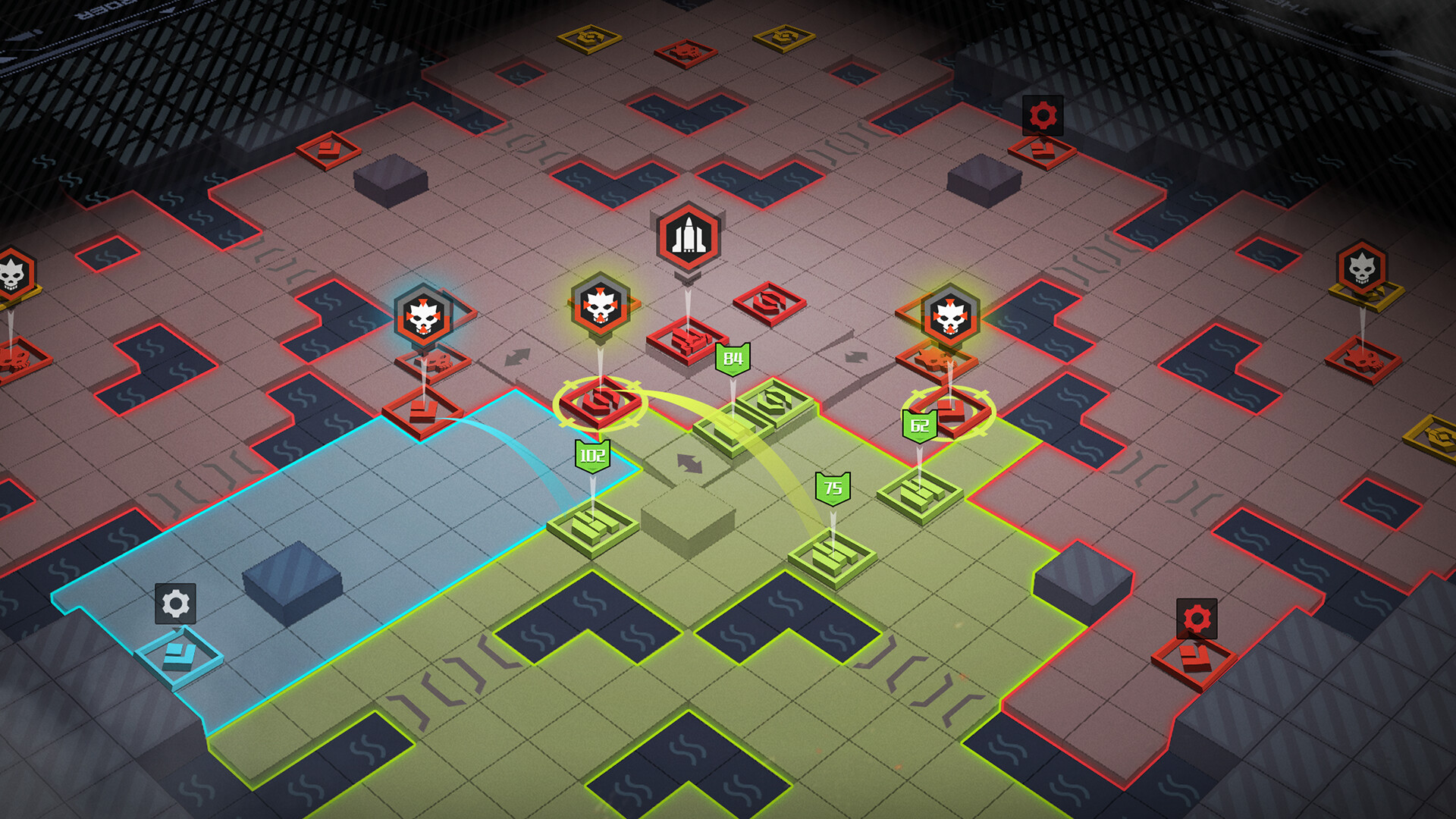Click the 62 flag next to the targeted red tile

[919, 425]
